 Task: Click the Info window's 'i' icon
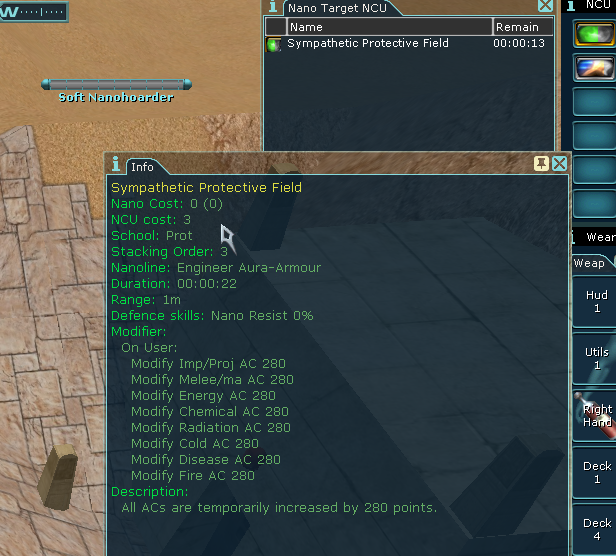(117, 165)
